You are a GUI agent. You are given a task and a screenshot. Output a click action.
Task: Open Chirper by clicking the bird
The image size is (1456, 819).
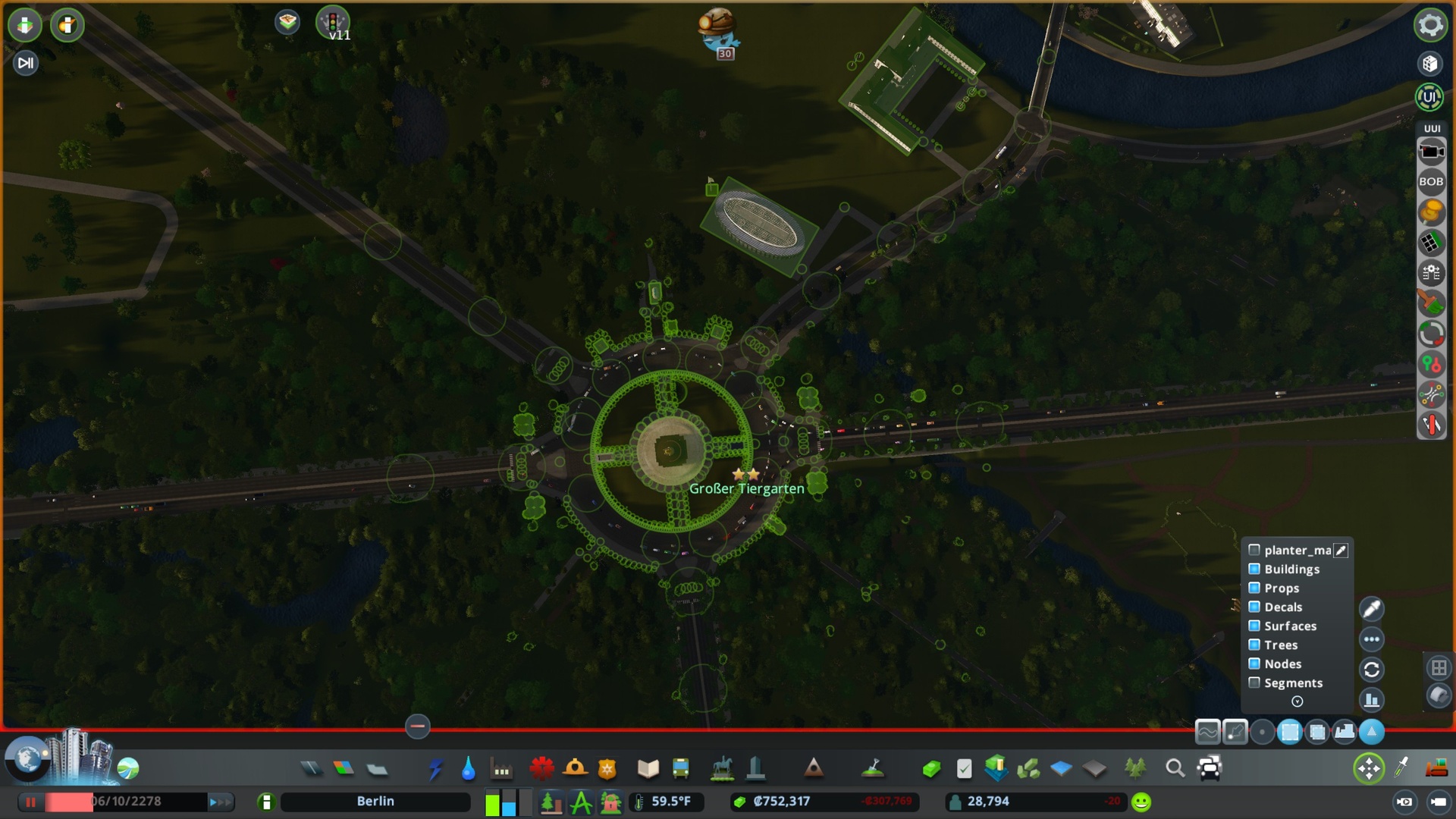(719, 29)
